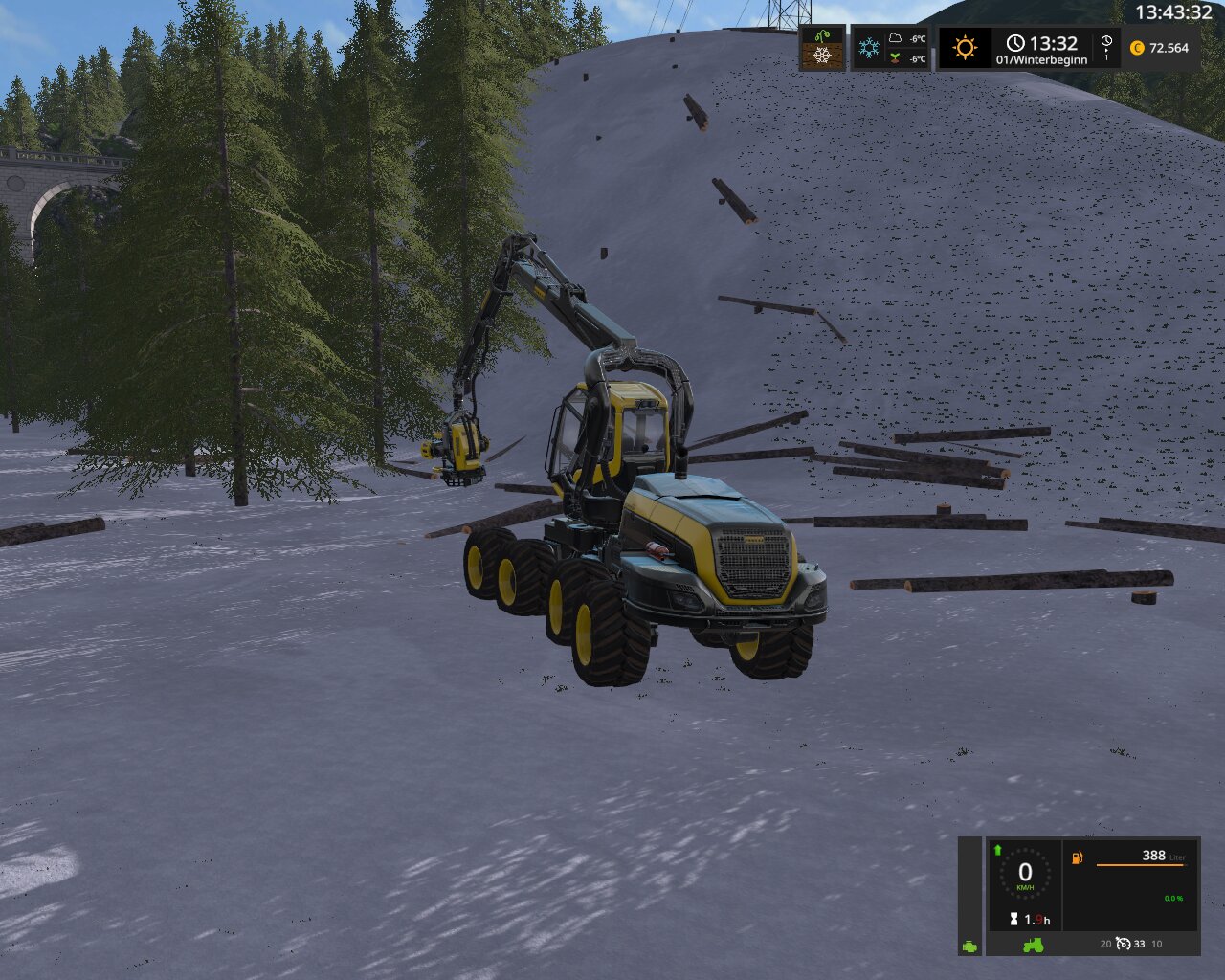Viewport: 1225px width, 980px height.
Task: Select the sun weather icon
Action: [965, 48]
